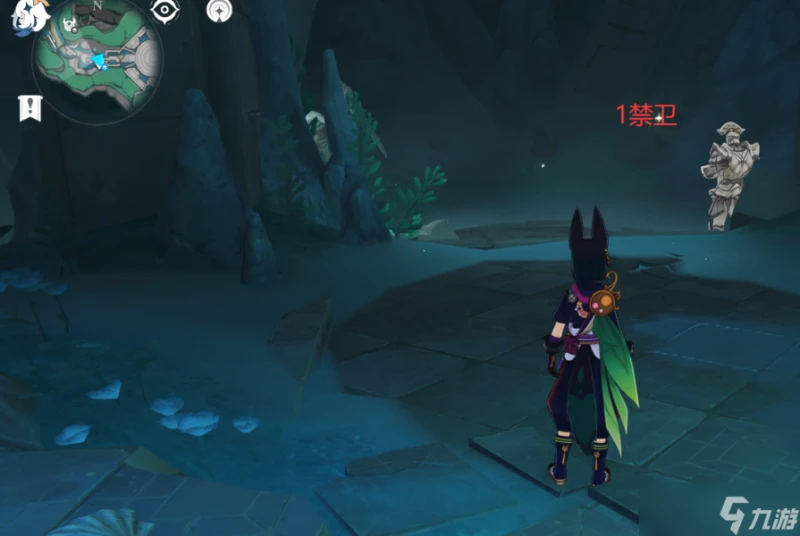This screenshot has height=536, width=800.
Task: Open the map from the minimap
Action: pos(97,60)
